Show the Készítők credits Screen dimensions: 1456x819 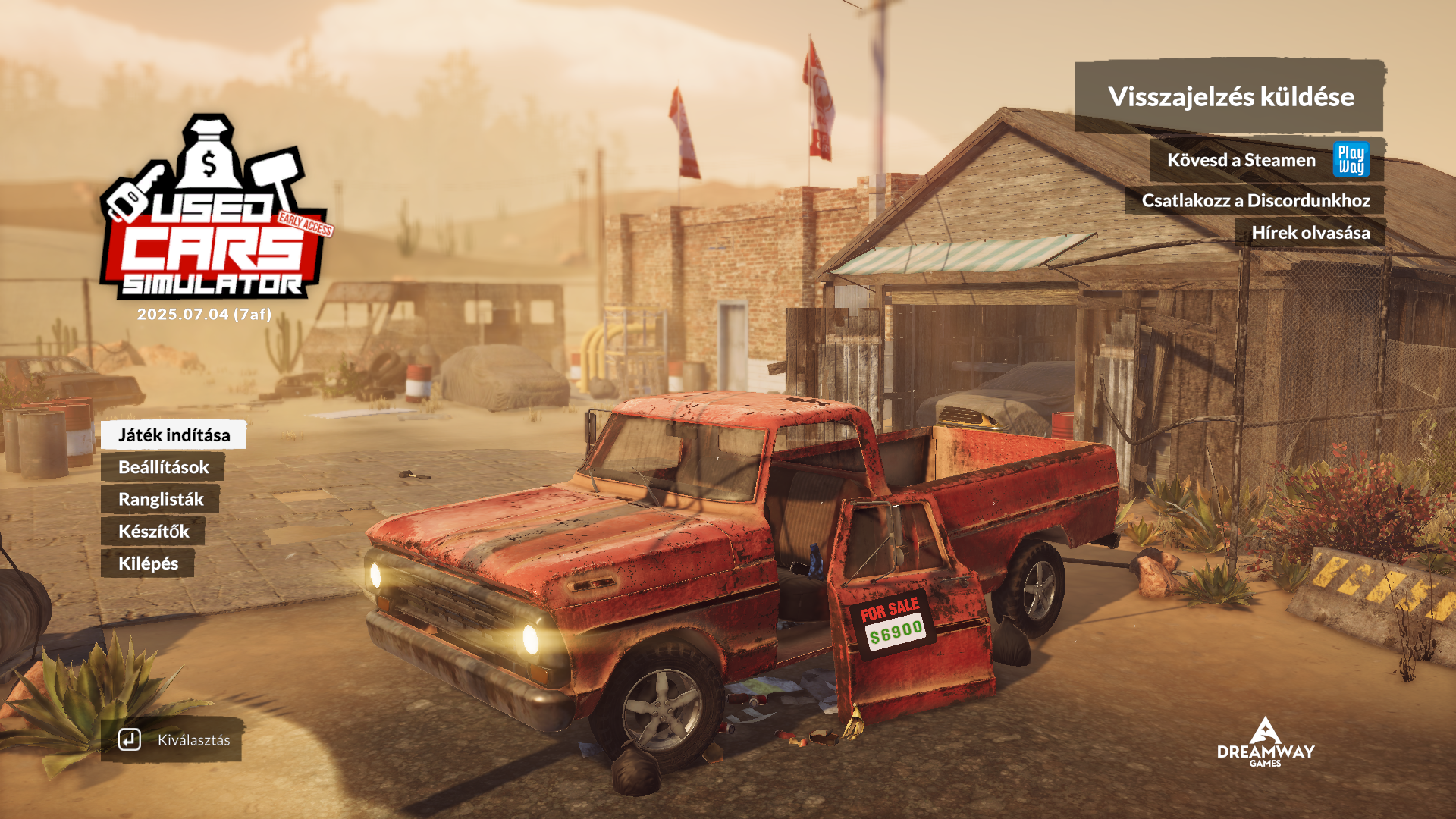coord(153,531)
